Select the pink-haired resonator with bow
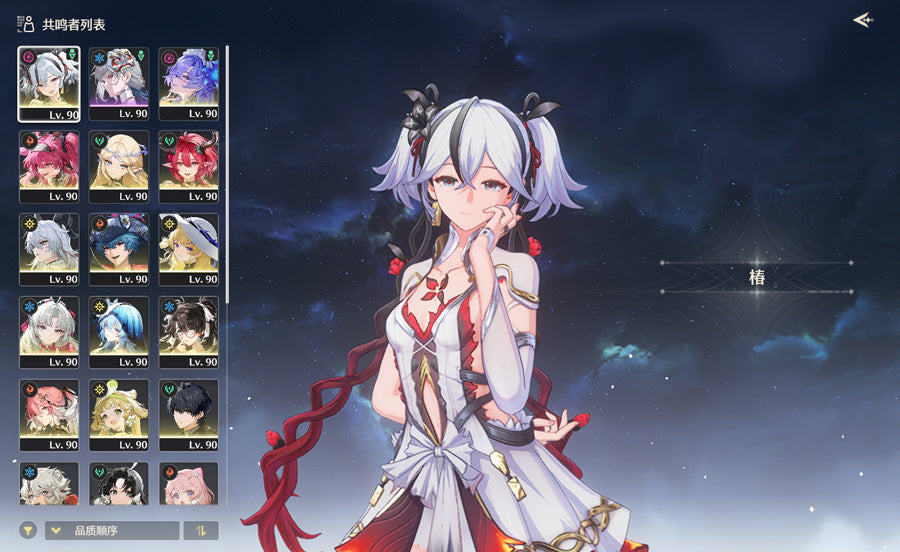Viewport: 900px width, 552px height. 189,482
